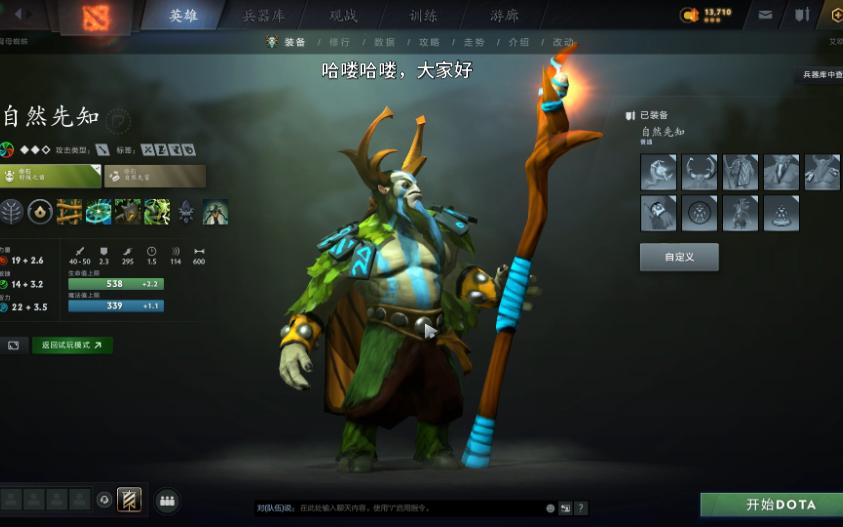The height and width of the screenshot is (527, 843).
Task: Go to the 观战 (Watch) tab
Action: 343,15
